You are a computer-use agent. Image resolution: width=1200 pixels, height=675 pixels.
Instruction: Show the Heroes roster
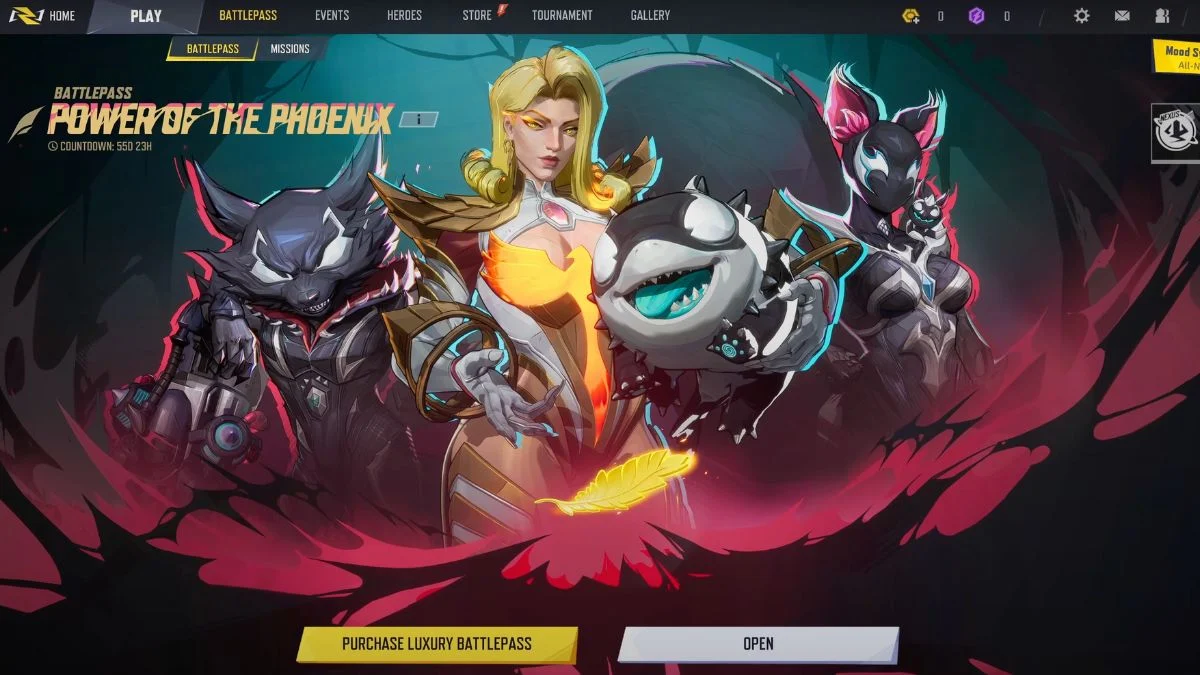coord(404,16)
